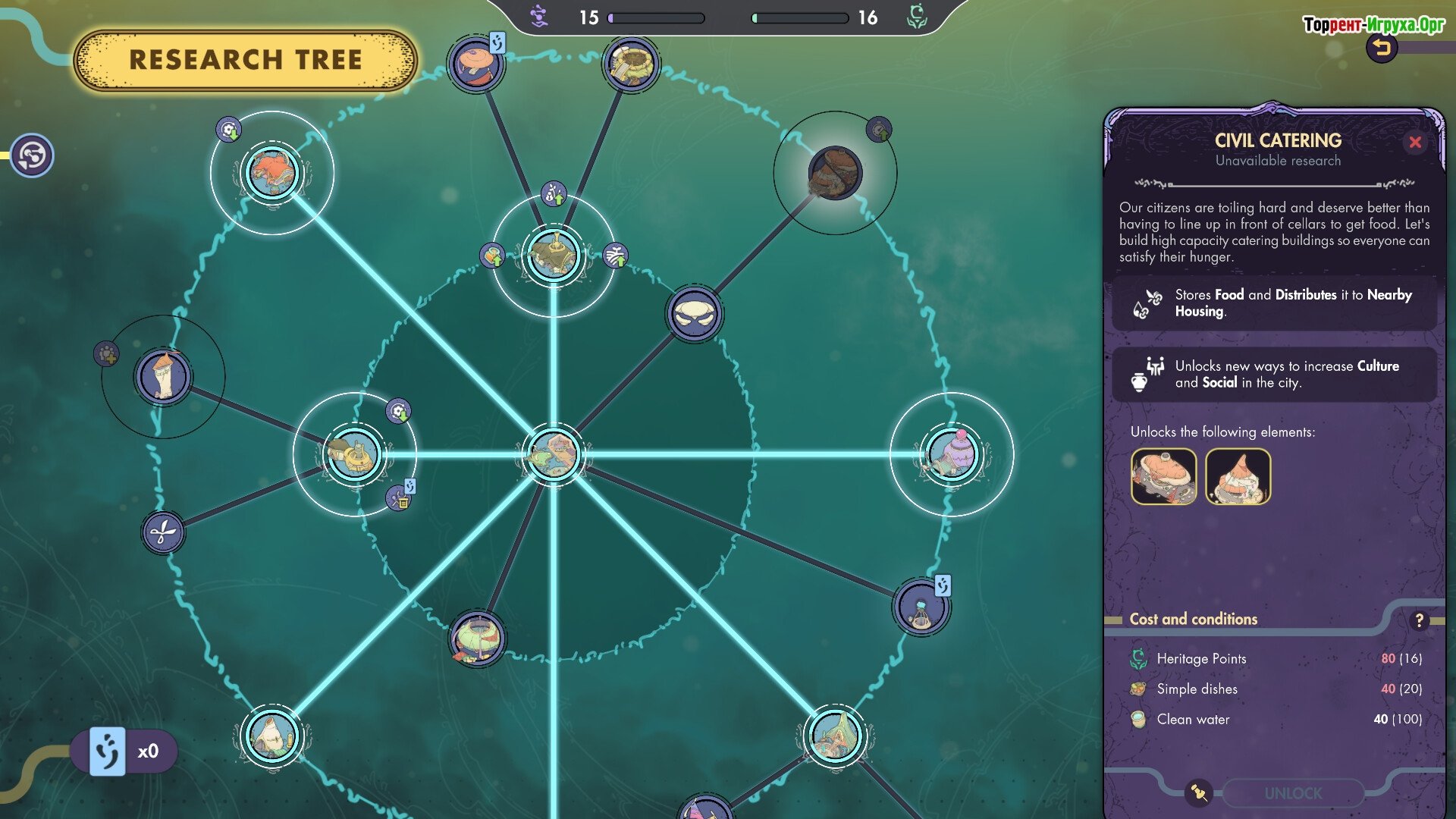Select the central research tree node

(x=554, y=454)
